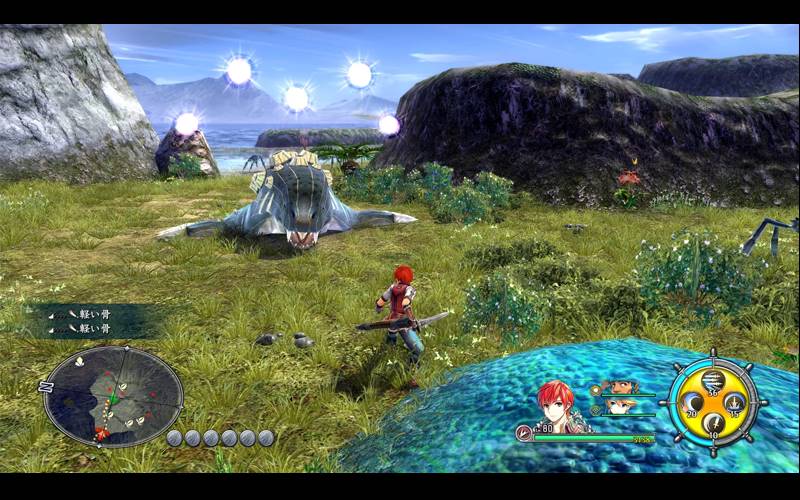Use the crescent slash skill costing 20
This screenshot has width=800, height=500.
pos(690,403)
